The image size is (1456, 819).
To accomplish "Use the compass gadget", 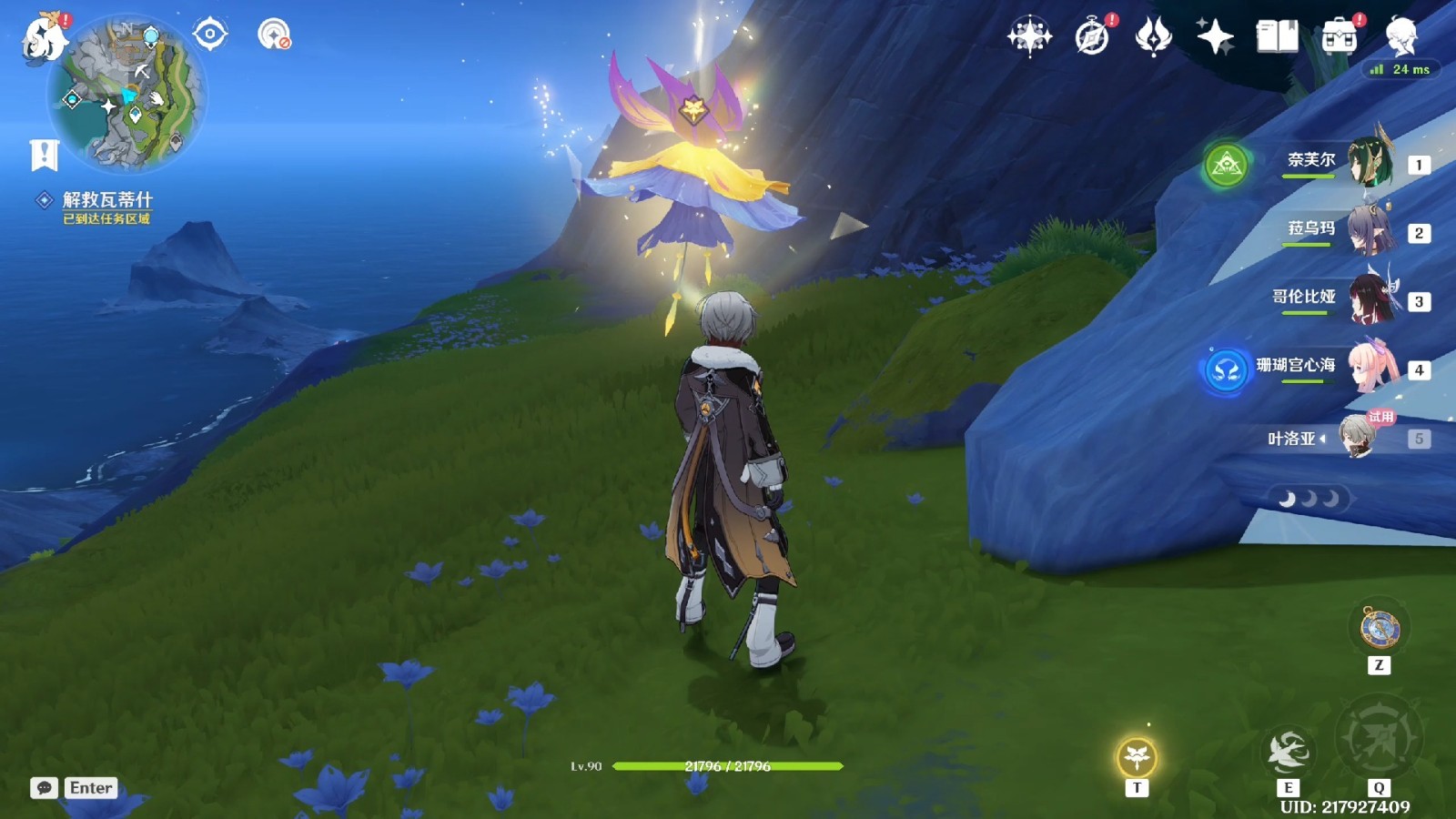I will point(1379,629).
